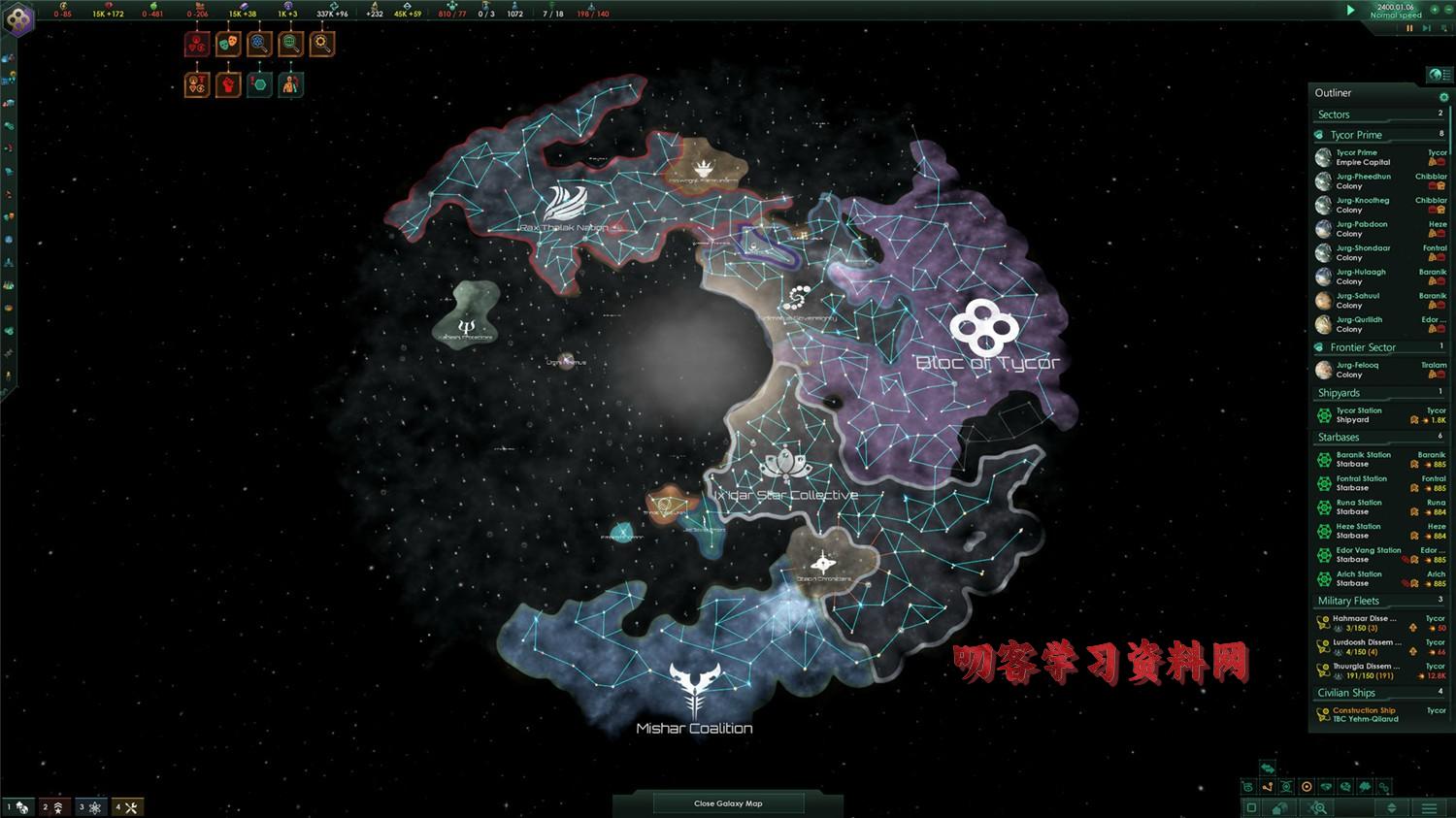The image size is (1456, 818).
Task: Open the blue research magnifying glass icon
Action: pos(259,44)
